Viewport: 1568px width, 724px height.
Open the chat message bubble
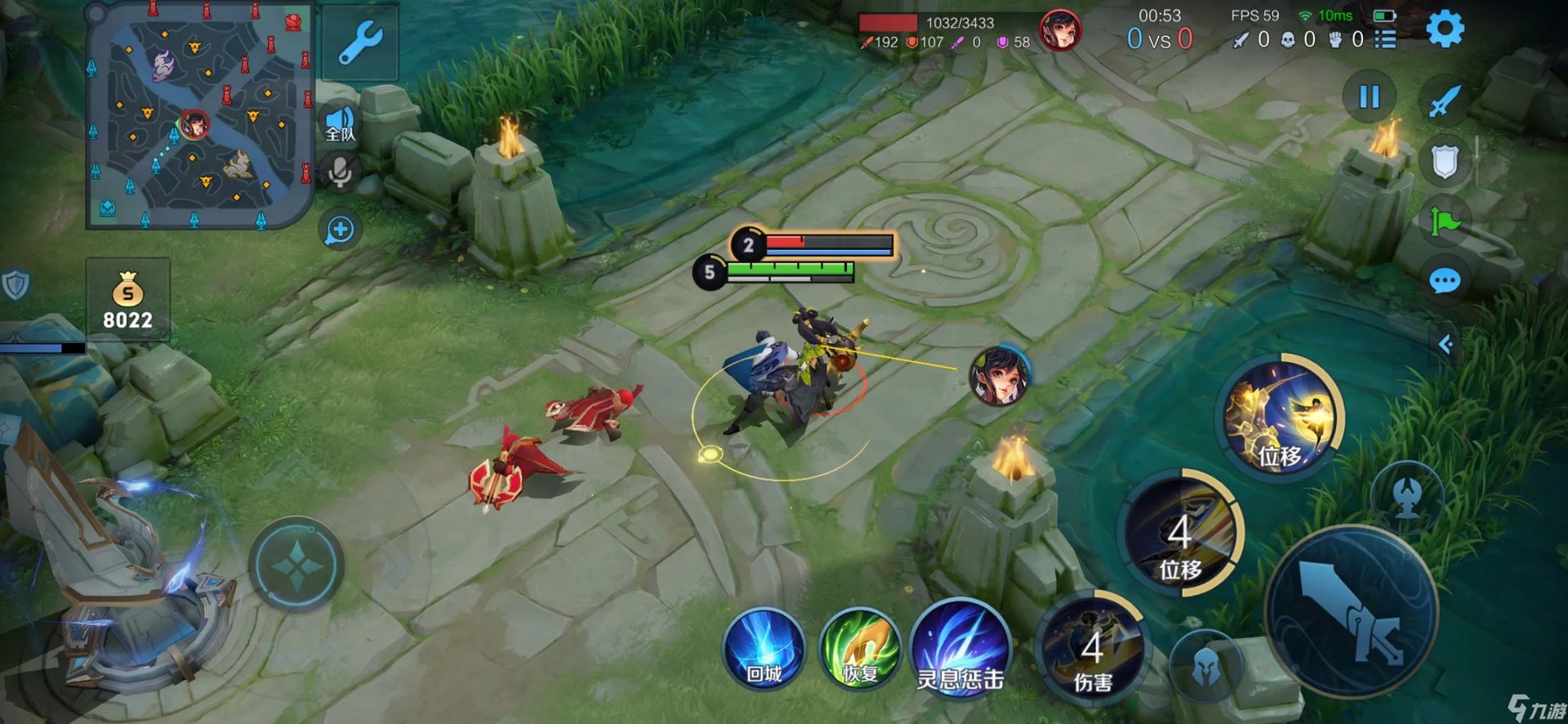(1444, 282)
